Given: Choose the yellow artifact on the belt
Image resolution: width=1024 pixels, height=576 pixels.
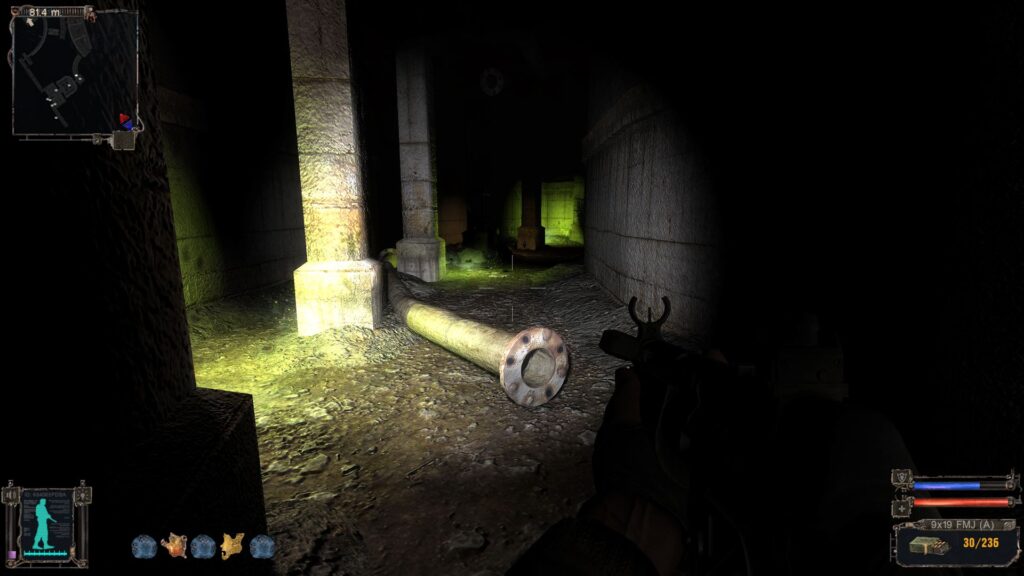Looking at the screenshot, I should click(x=233, y=545).
